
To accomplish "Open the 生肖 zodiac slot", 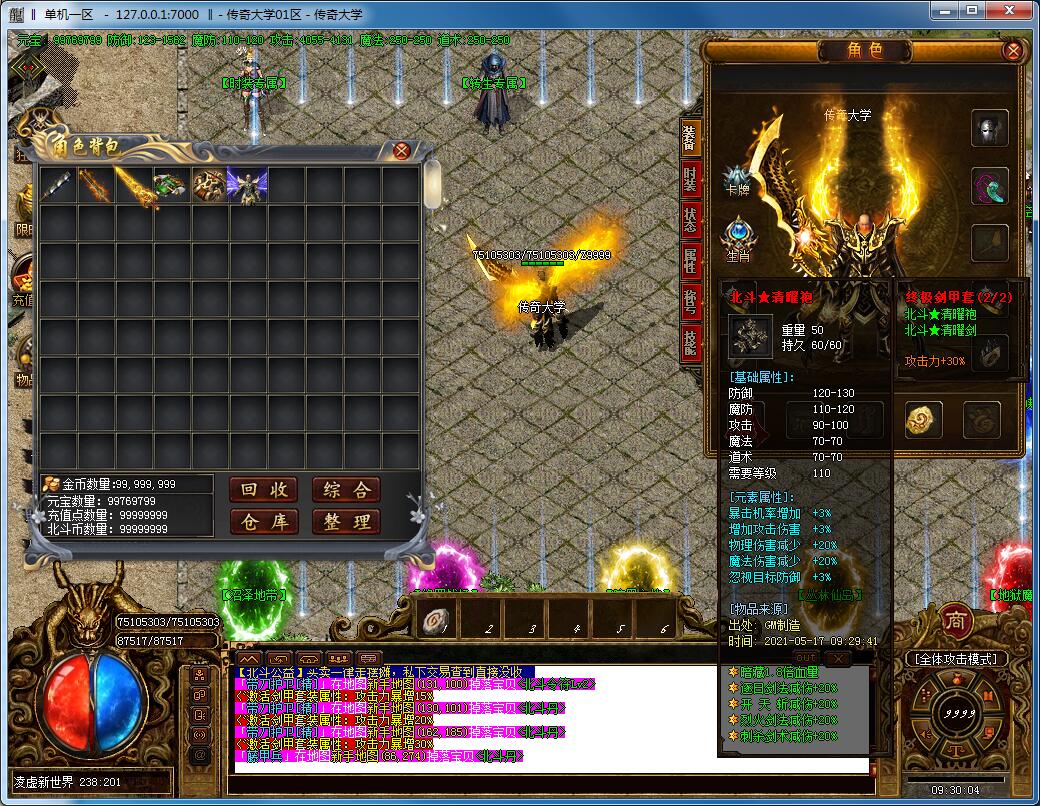I will pos(738,236).
